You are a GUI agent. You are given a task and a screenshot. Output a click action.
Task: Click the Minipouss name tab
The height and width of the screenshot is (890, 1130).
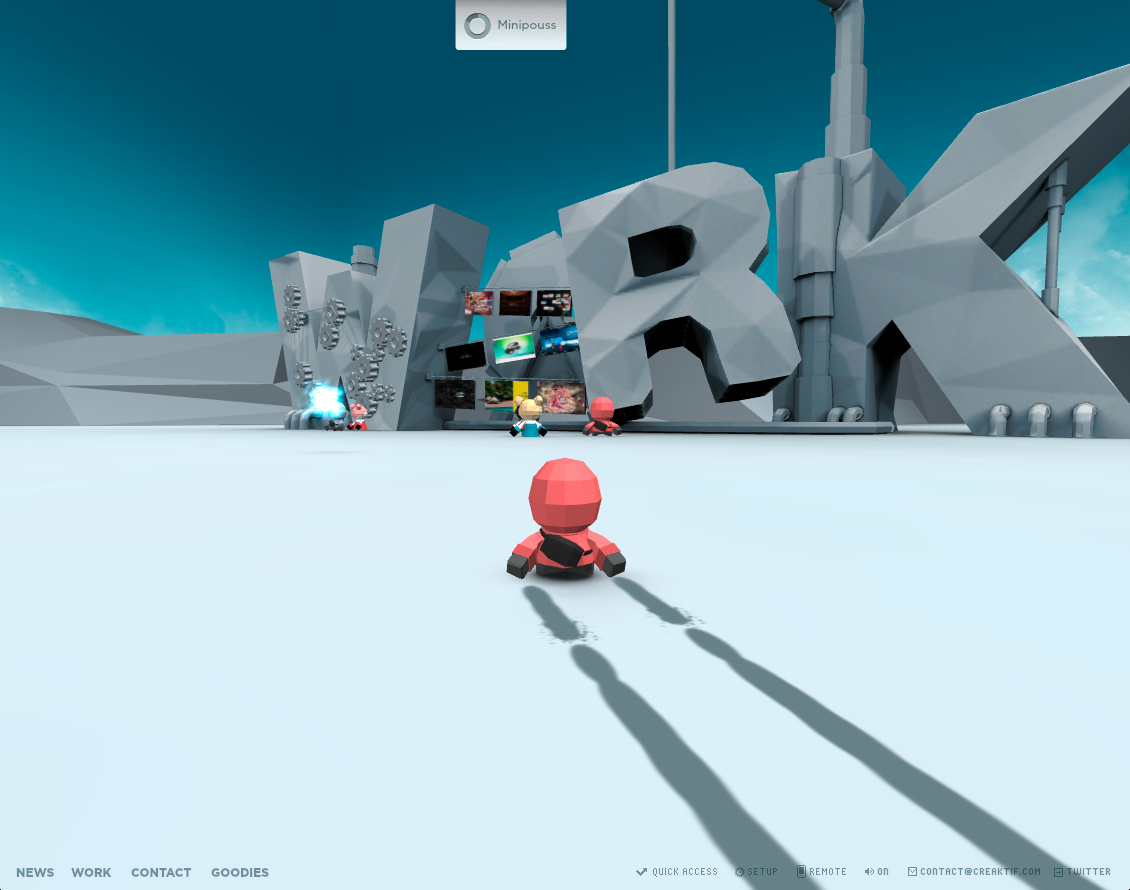click(x=511, y=25)
